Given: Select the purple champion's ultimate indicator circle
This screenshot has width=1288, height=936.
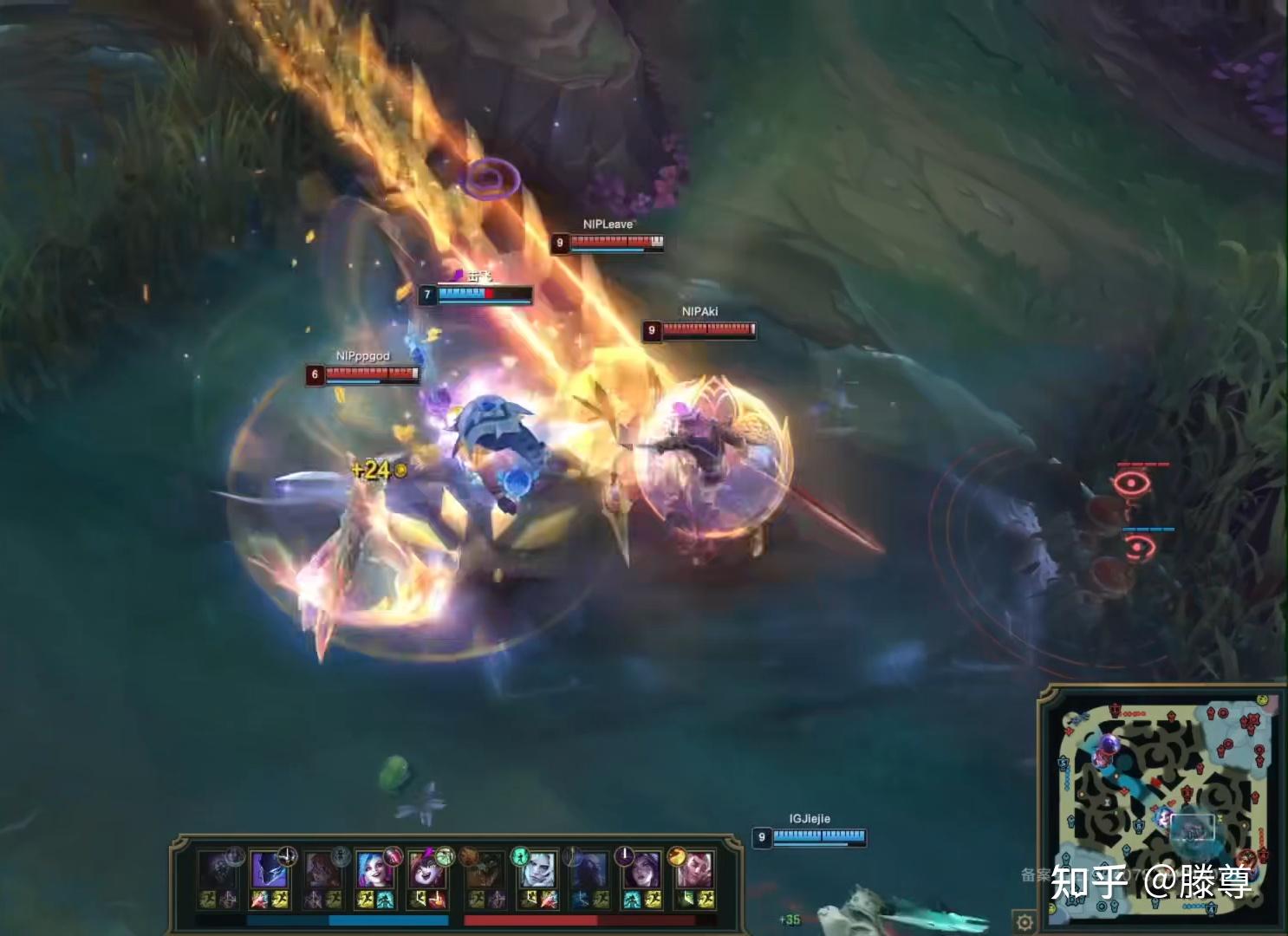Looking at the screenshot, I should coord(624,855).
